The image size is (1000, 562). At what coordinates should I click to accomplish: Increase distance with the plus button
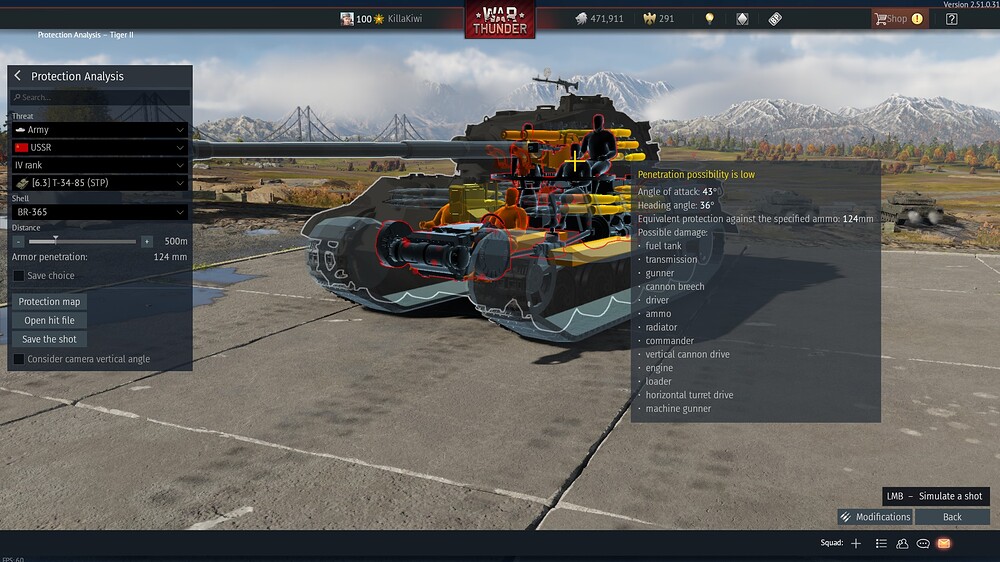[x=147, y=241]
